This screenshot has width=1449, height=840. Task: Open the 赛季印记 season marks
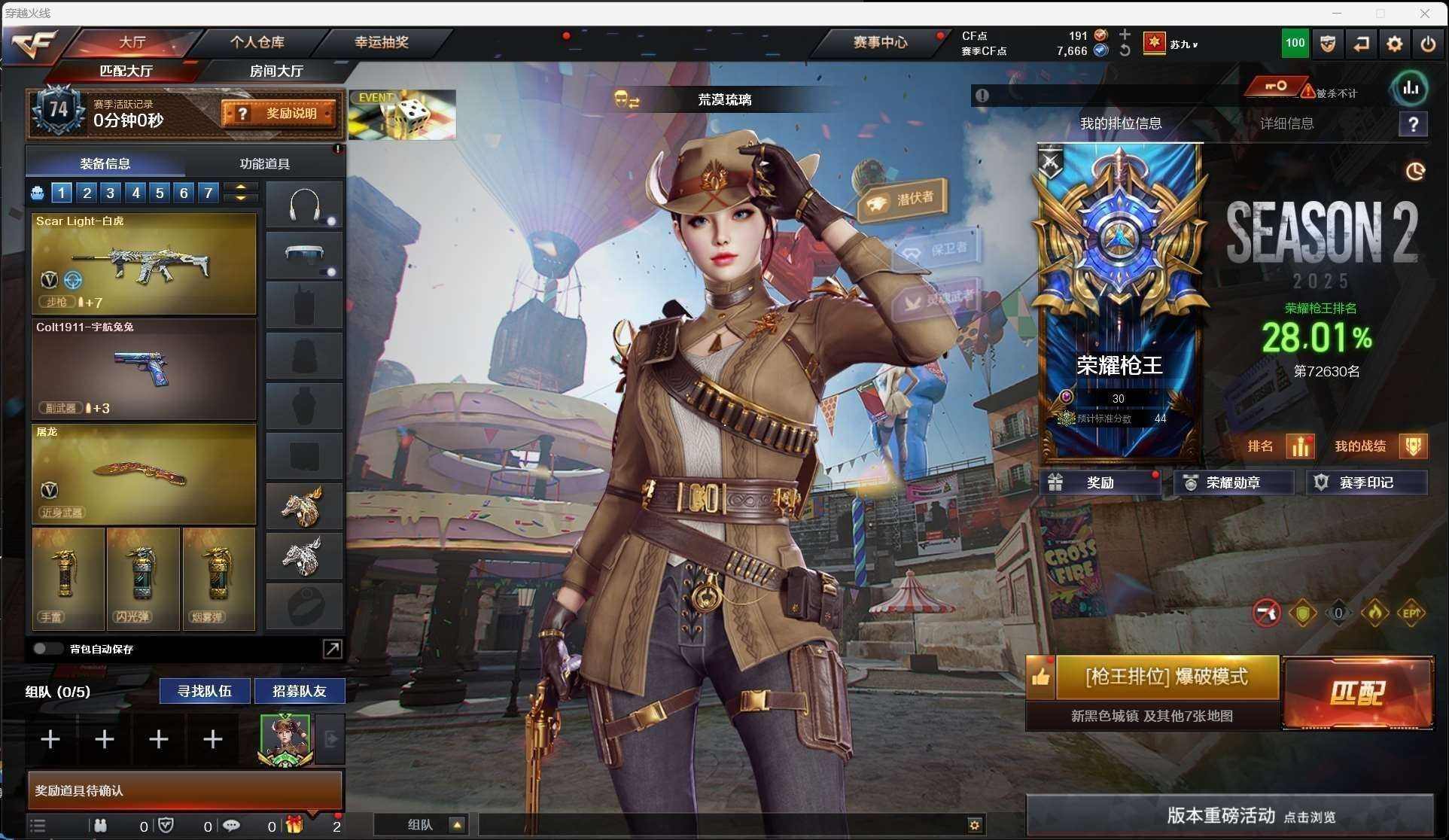click(x=1365, y=482)
